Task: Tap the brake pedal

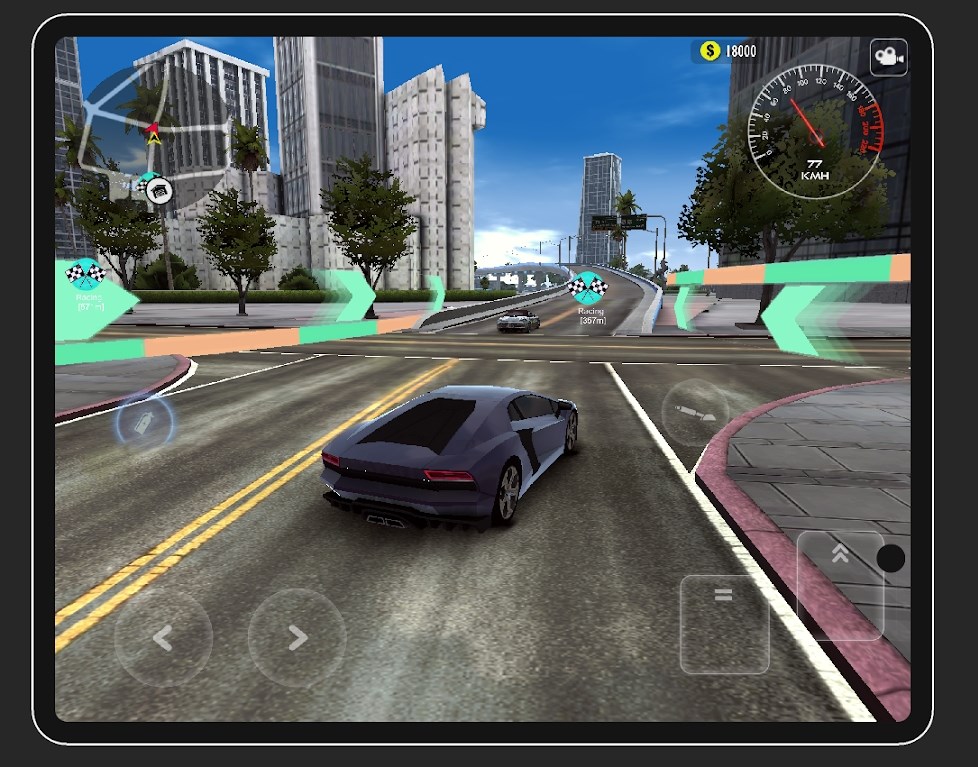Action: tap(724, 623)
